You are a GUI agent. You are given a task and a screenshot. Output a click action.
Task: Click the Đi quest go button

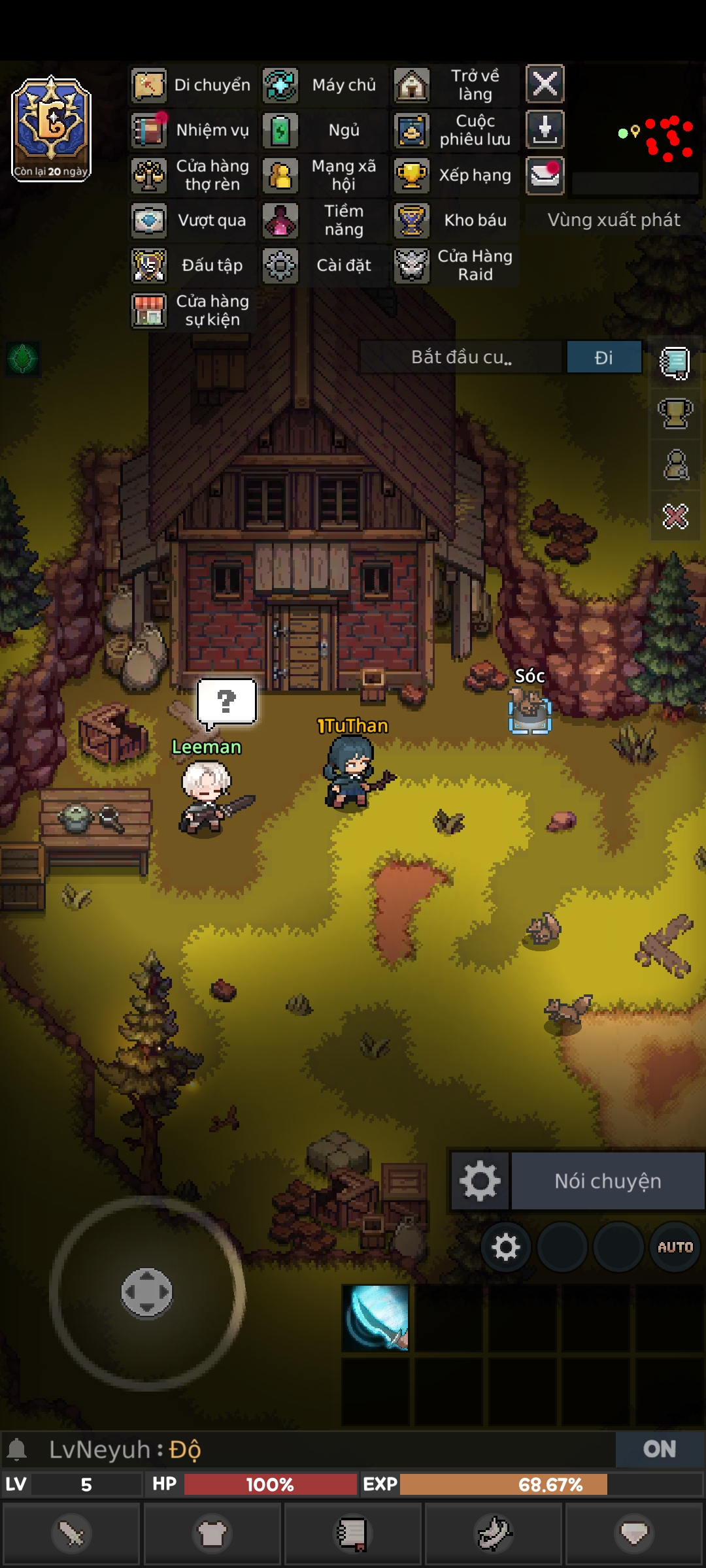(603, 357)
